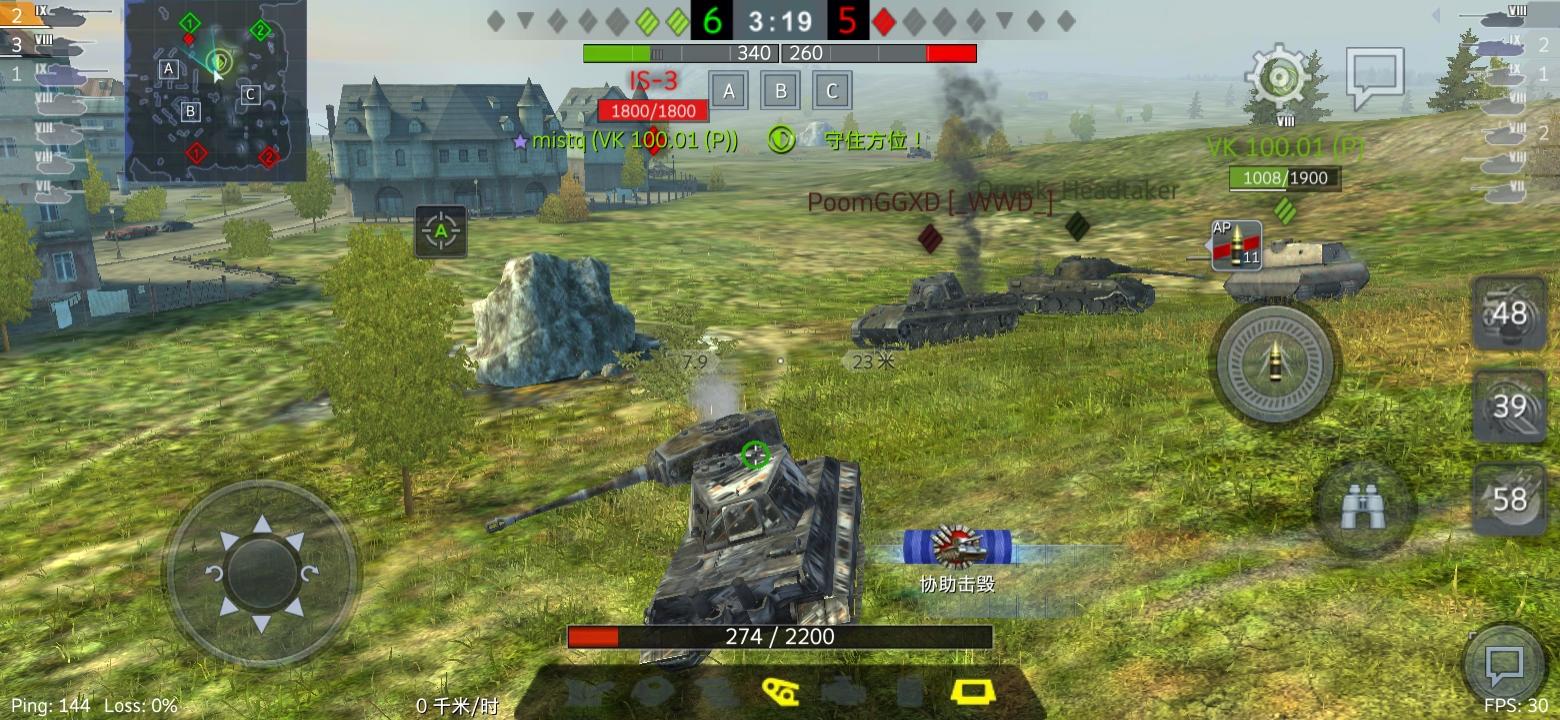Open the in-game settings gear
The width and height of the screenshot is (1560, 720).
(x=1277, y=78)
